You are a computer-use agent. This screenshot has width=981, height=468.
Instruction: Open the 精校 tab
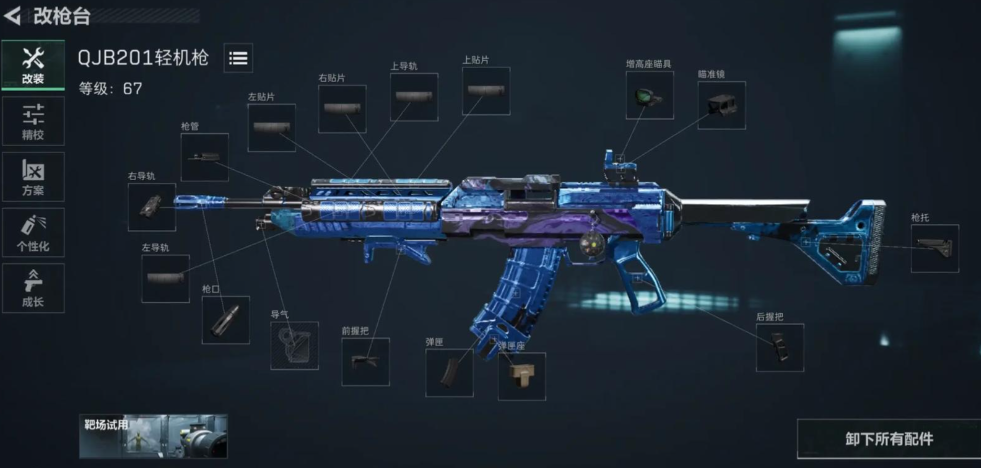click(33, 121)
